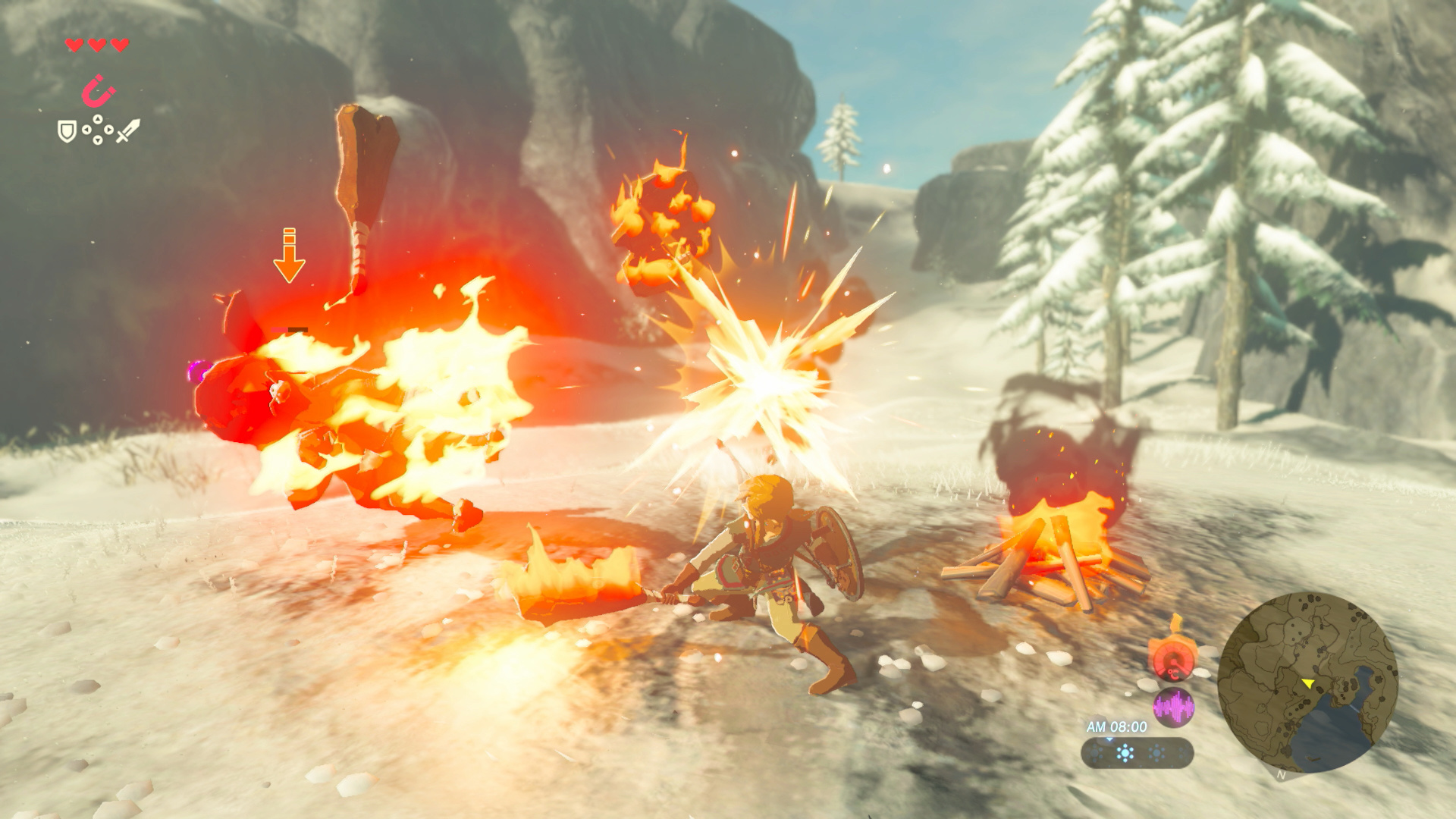Toggle the third heart in the health row
Viewport: 1456px width, 819px height.
click(120, 44)
